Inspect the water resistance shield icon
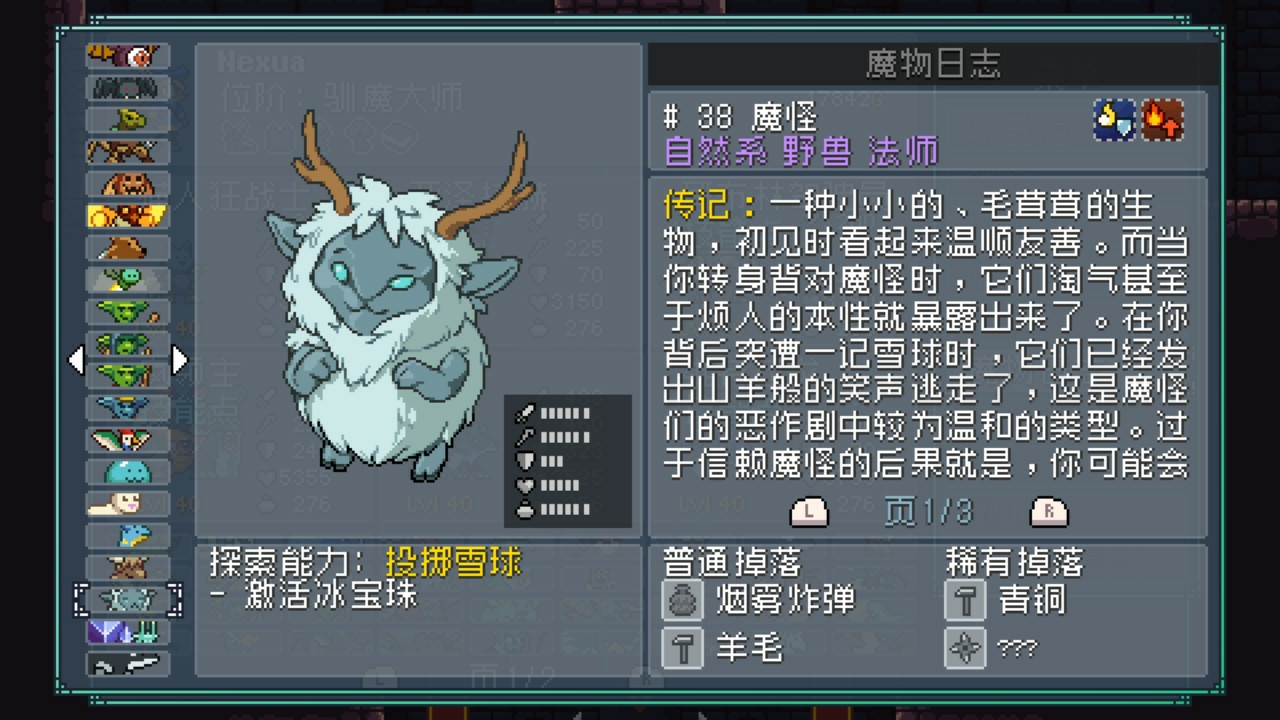Screen dimensions: 1280x720 (x=1115, y=120)
